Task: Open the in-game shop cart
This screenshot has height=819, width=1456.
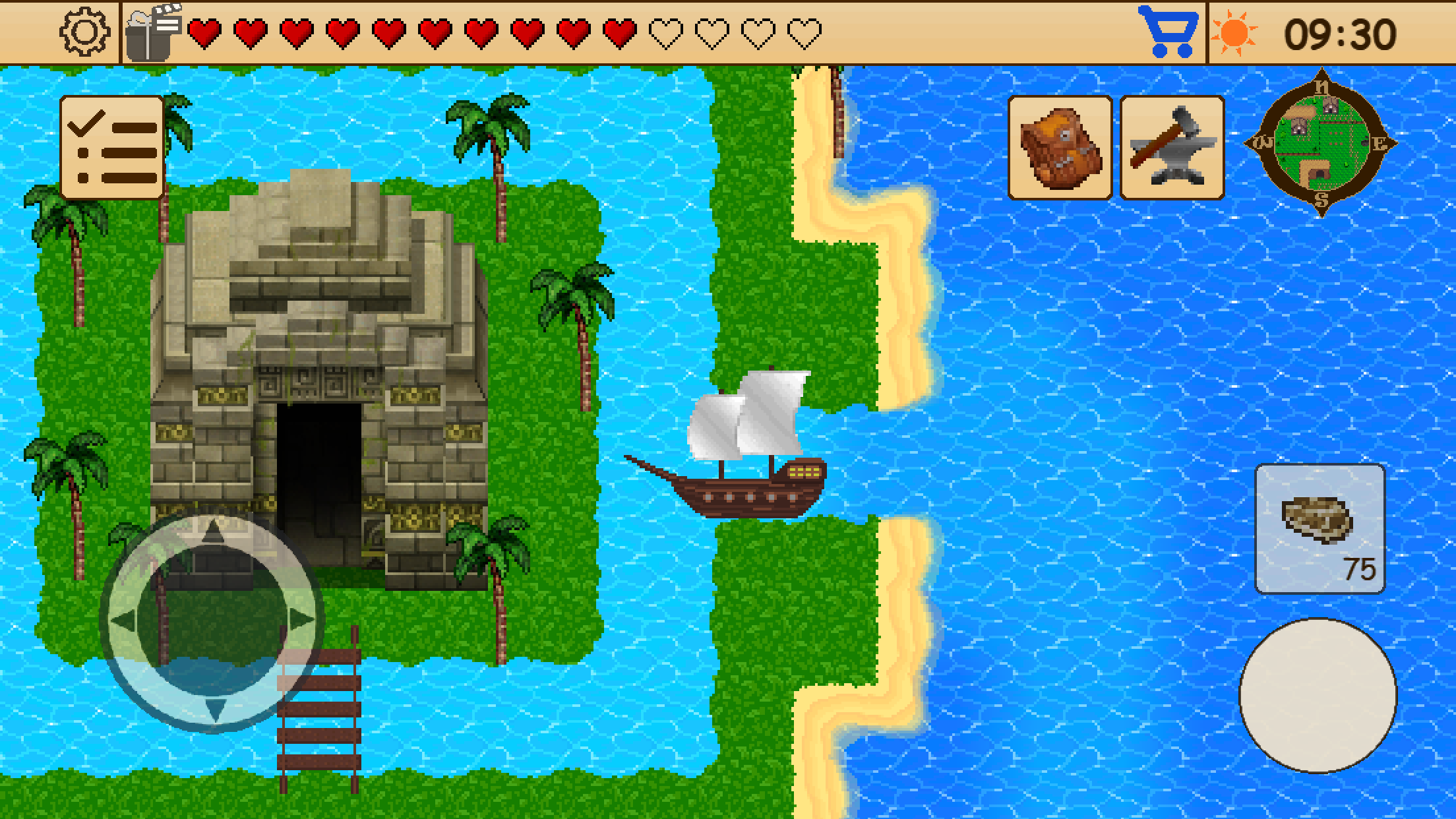Action: [x=1168, y=29]
